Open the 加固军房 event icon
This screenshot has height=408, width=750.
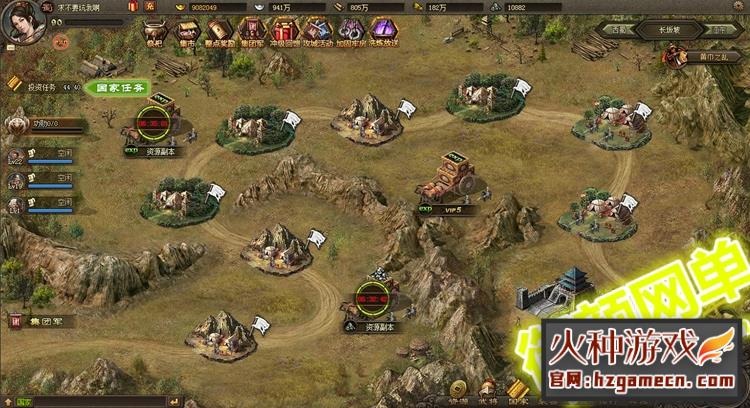tap(350, 33)
